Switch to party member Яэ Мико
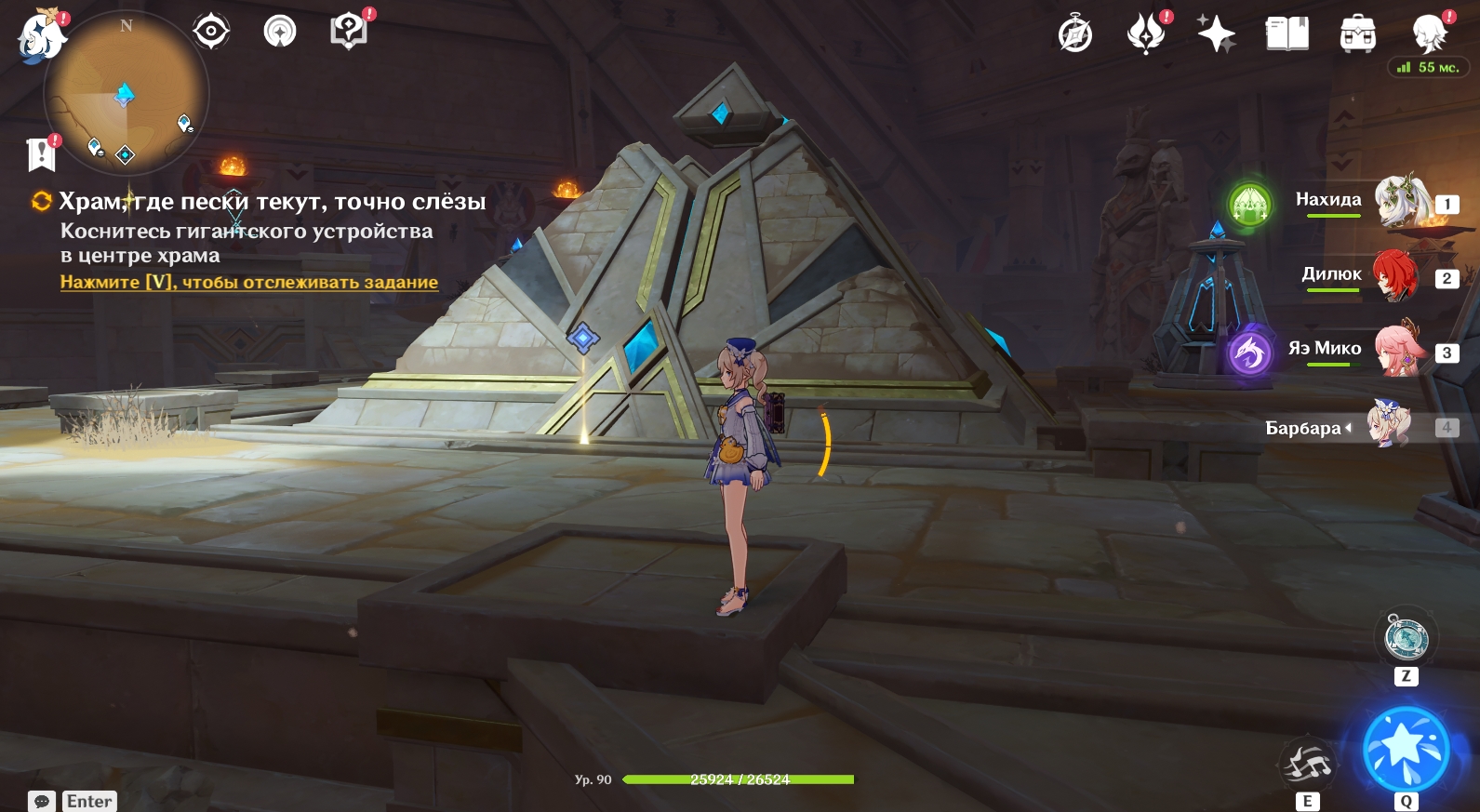Screen dimensions: 1480x812 coord(1398,350)
